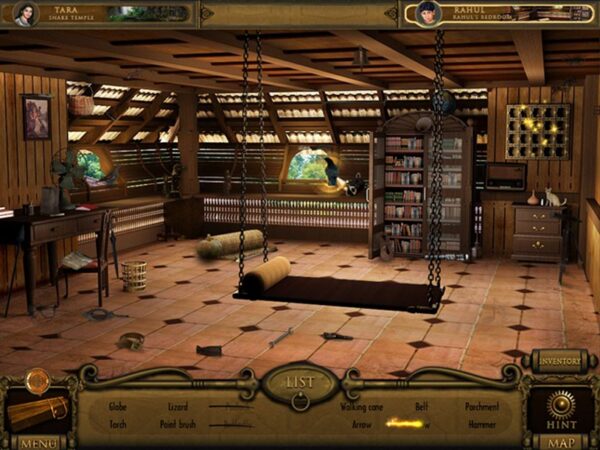The width and height of the screenshot is (600, 450).
Task: Click the magnifying glass icon
Action: pos(40,379)
